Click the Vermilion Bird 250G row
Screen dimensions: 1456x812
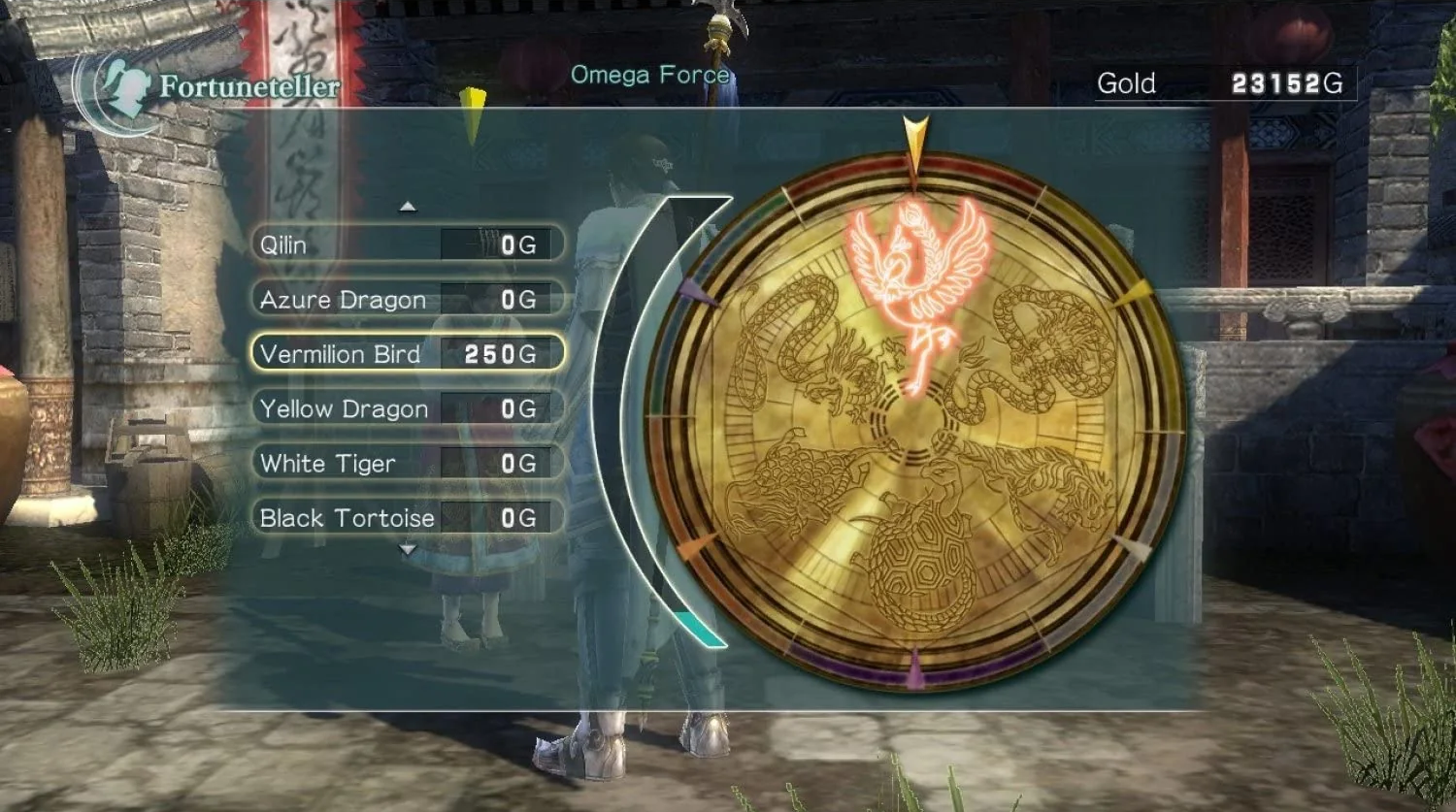408,354
